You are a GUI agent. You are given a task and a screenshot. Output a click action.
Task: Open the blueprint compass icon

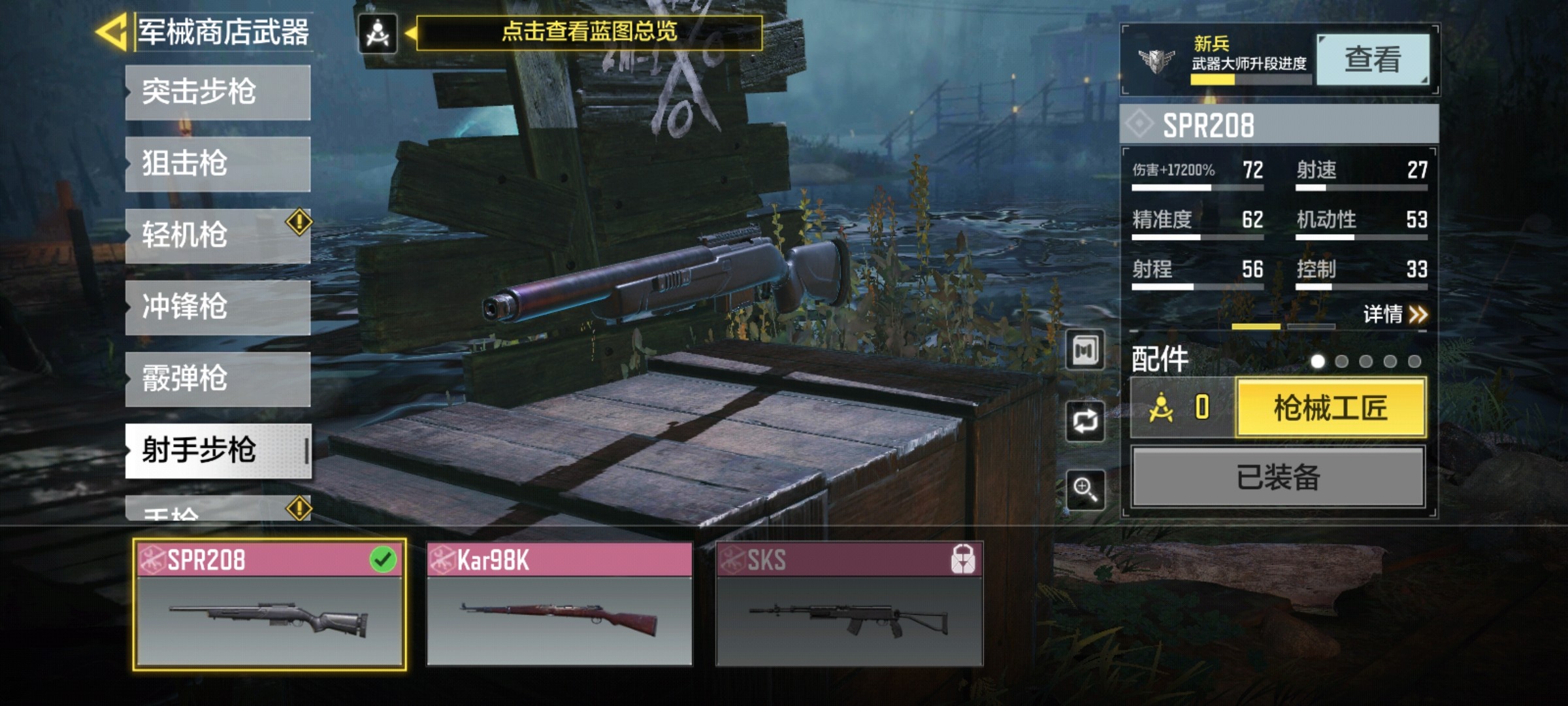click(x=378, y=33)
